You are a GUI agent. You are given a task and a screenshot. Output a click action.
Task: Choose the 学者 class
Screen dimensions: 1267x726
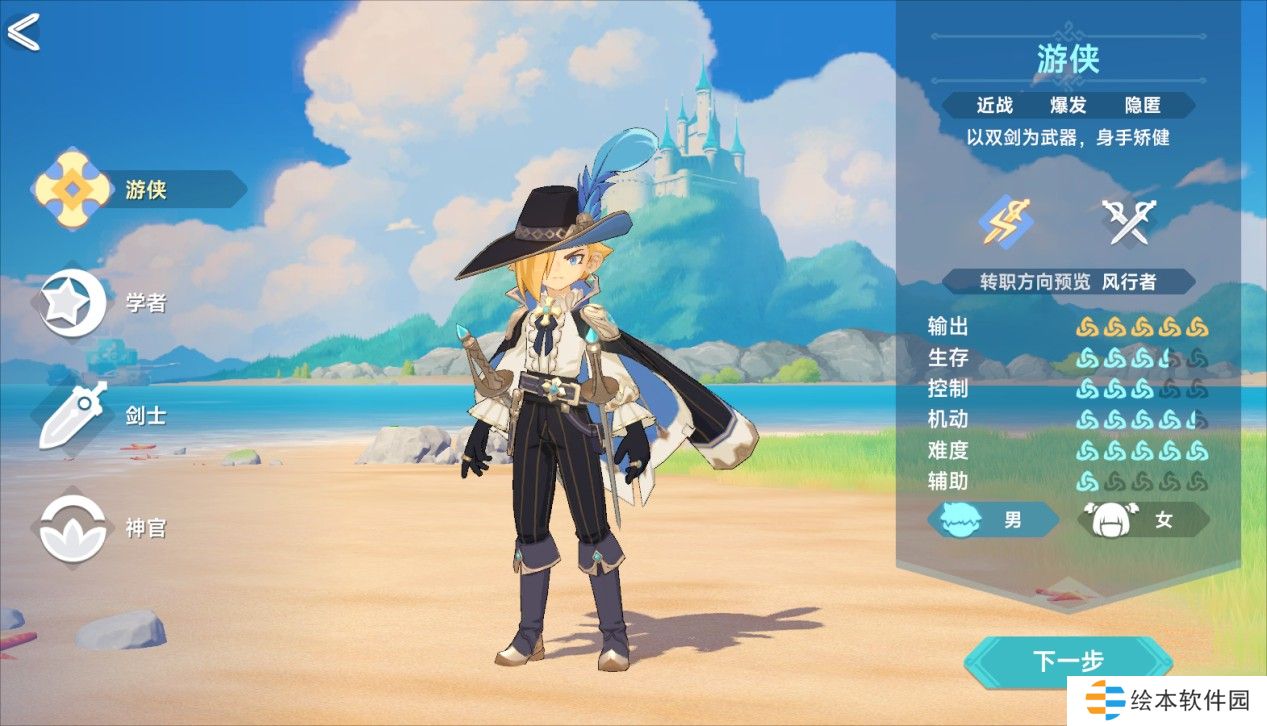pyautogui.click(x=100, y=303)
